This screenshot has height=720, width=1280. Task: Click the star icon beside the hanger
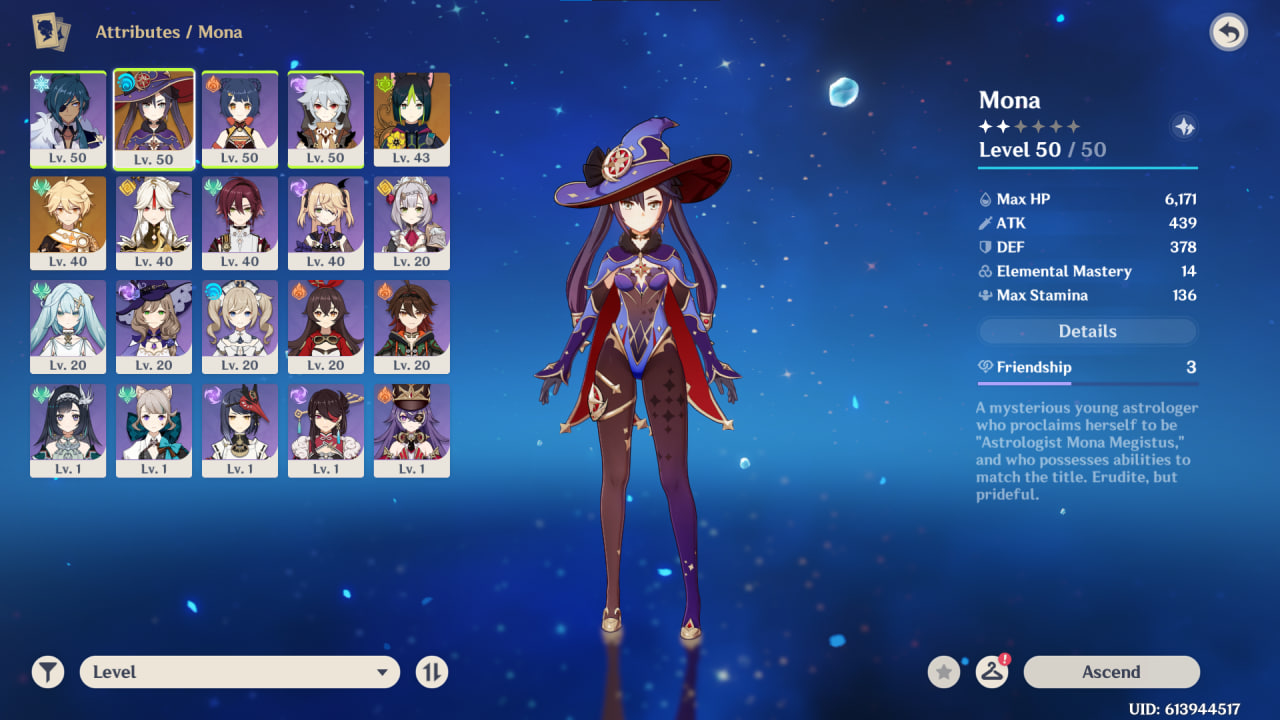[x=944, y=672]
